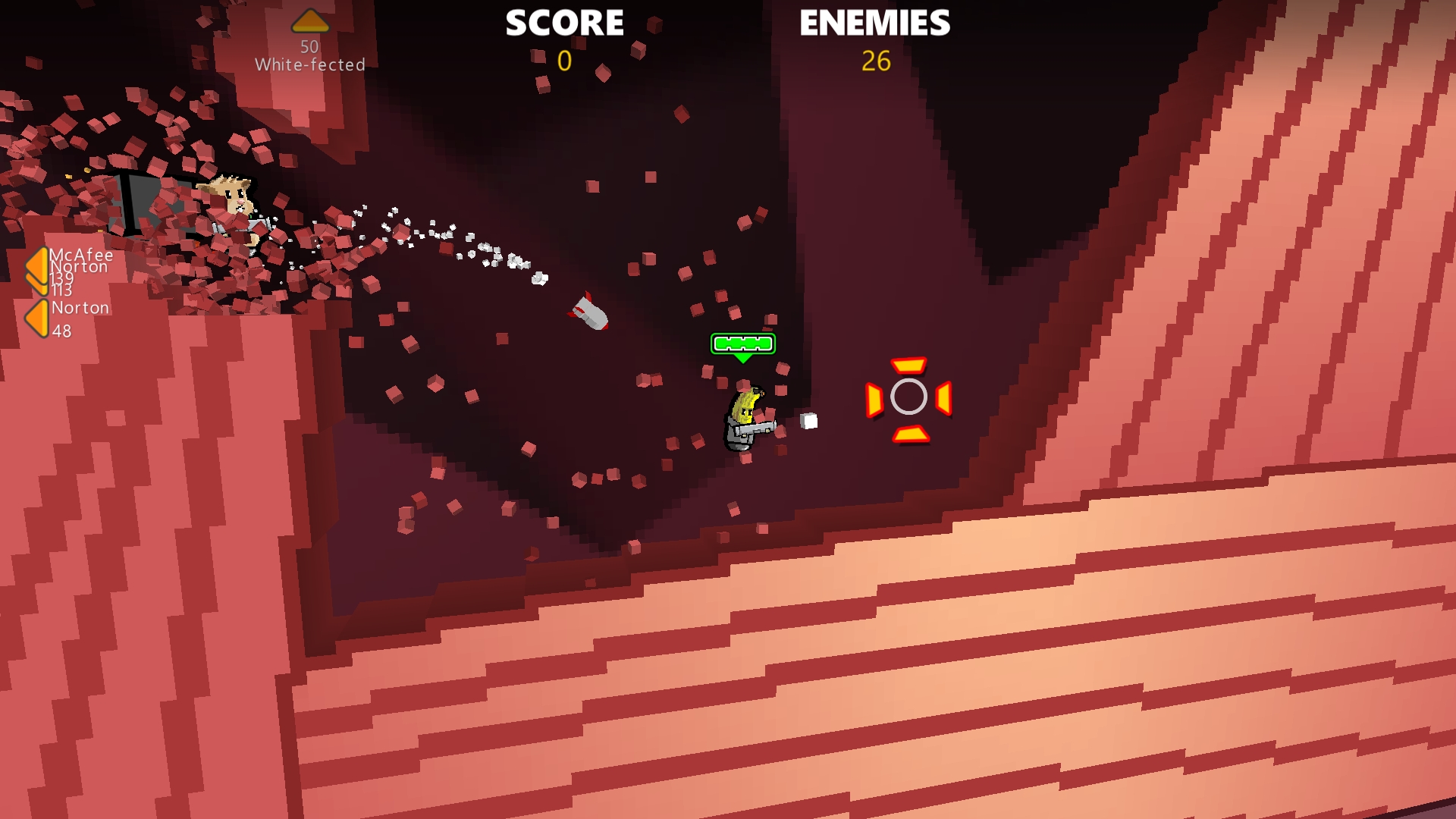Select the Norton arrow labeled 48
Image resolution: width=1456 pixels, height=819 pixels.
(x=36, y=316)
